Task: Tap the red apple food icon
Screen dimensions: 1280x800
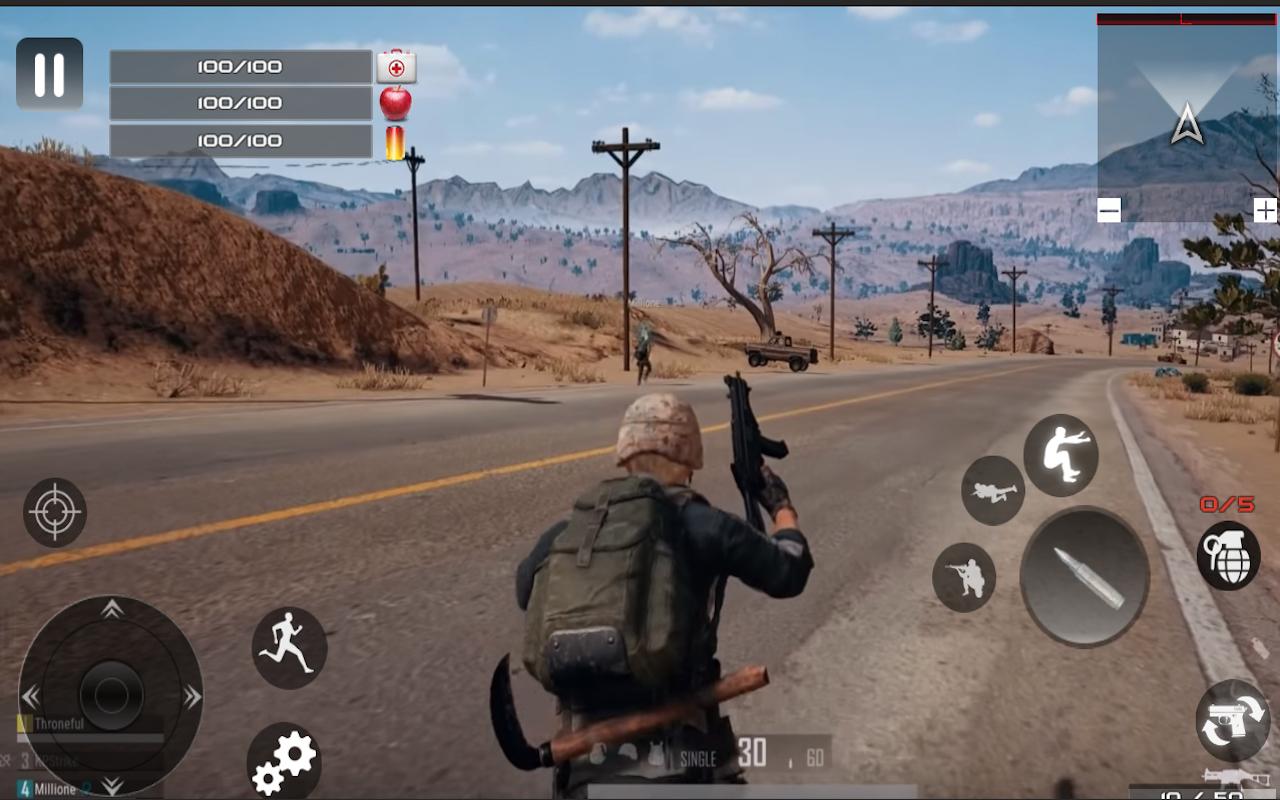Action: click(396, 102)
